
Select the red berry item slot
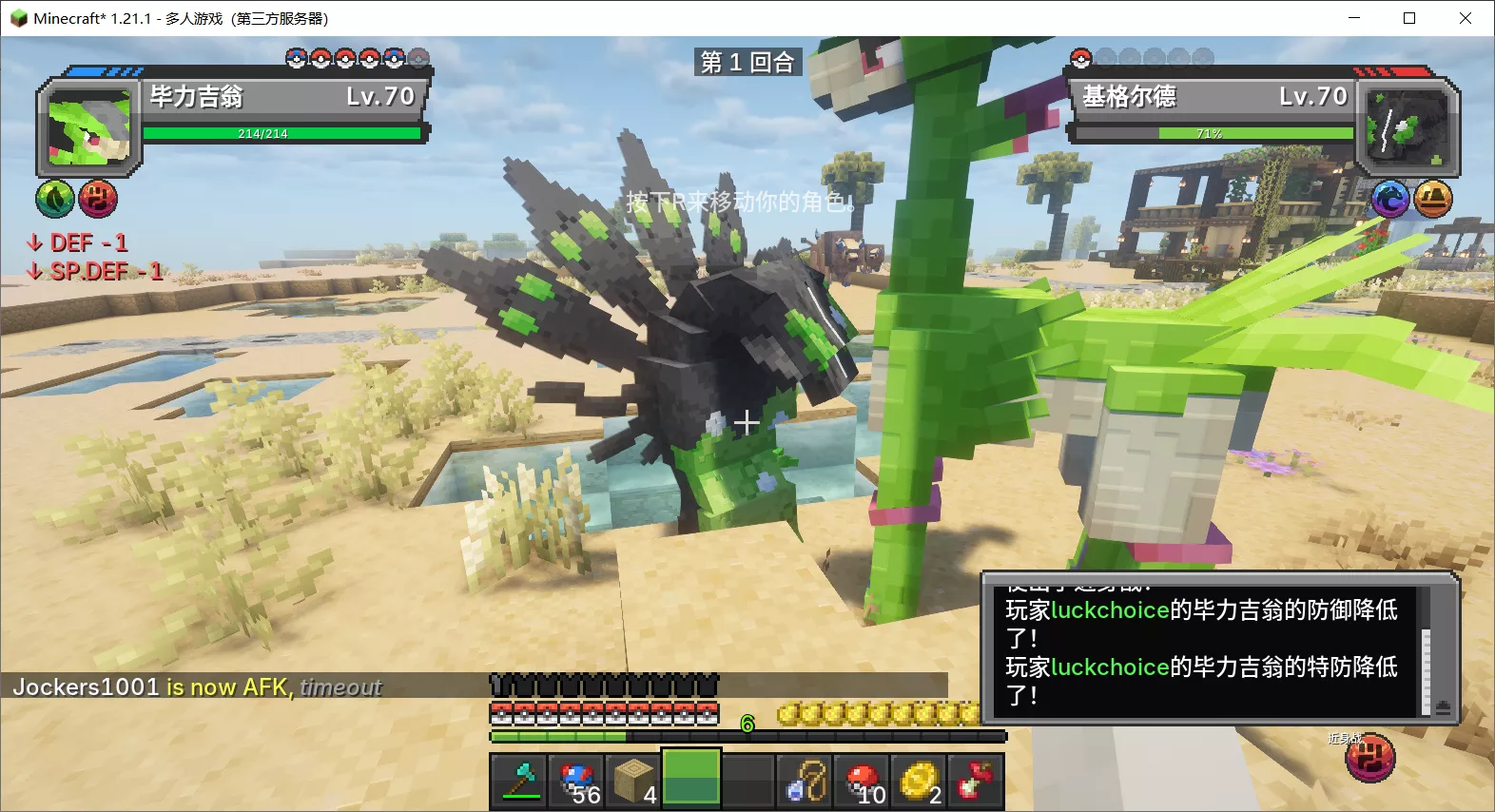pos(976,781)
